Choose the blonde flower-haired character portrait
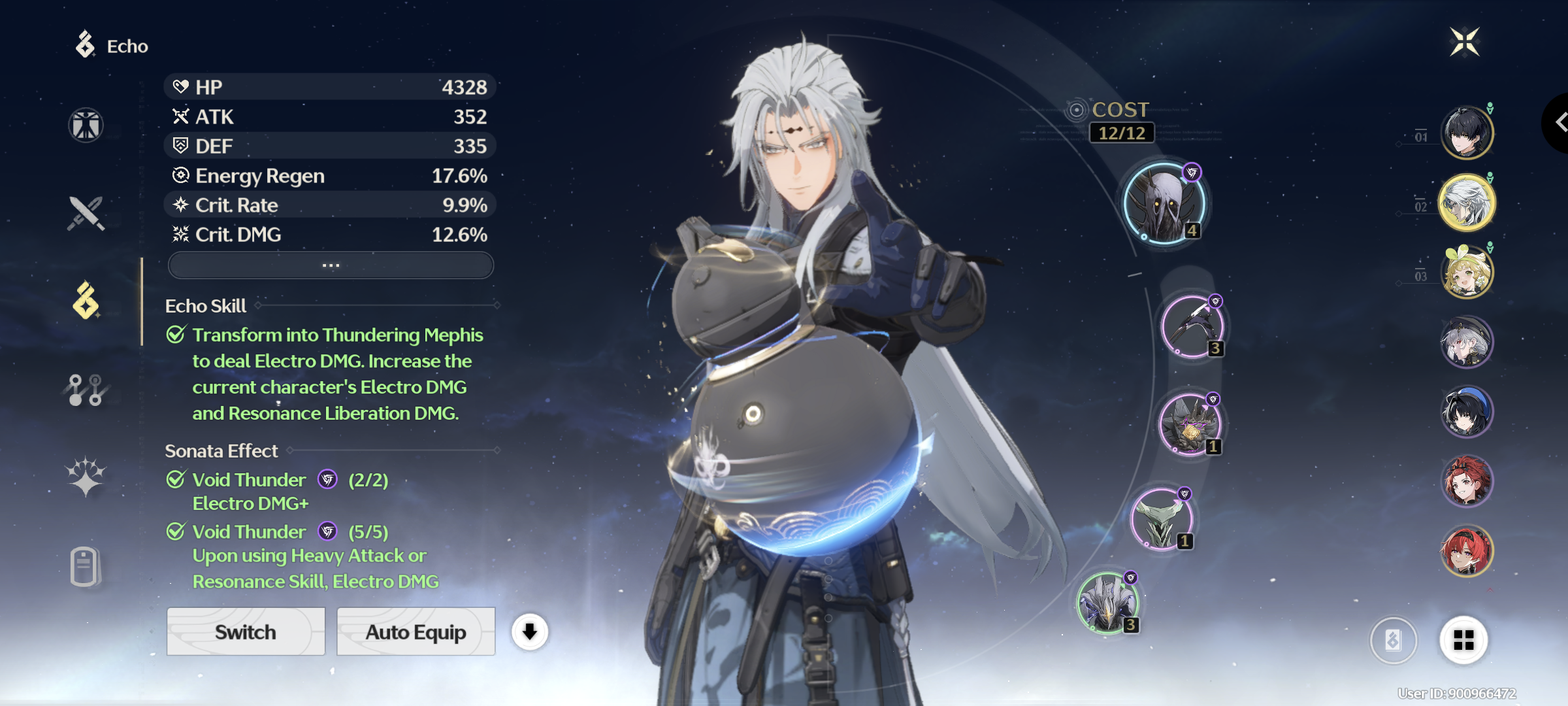The width and height of the screenshot is (1568, 706). click(x=1467, y=272)
